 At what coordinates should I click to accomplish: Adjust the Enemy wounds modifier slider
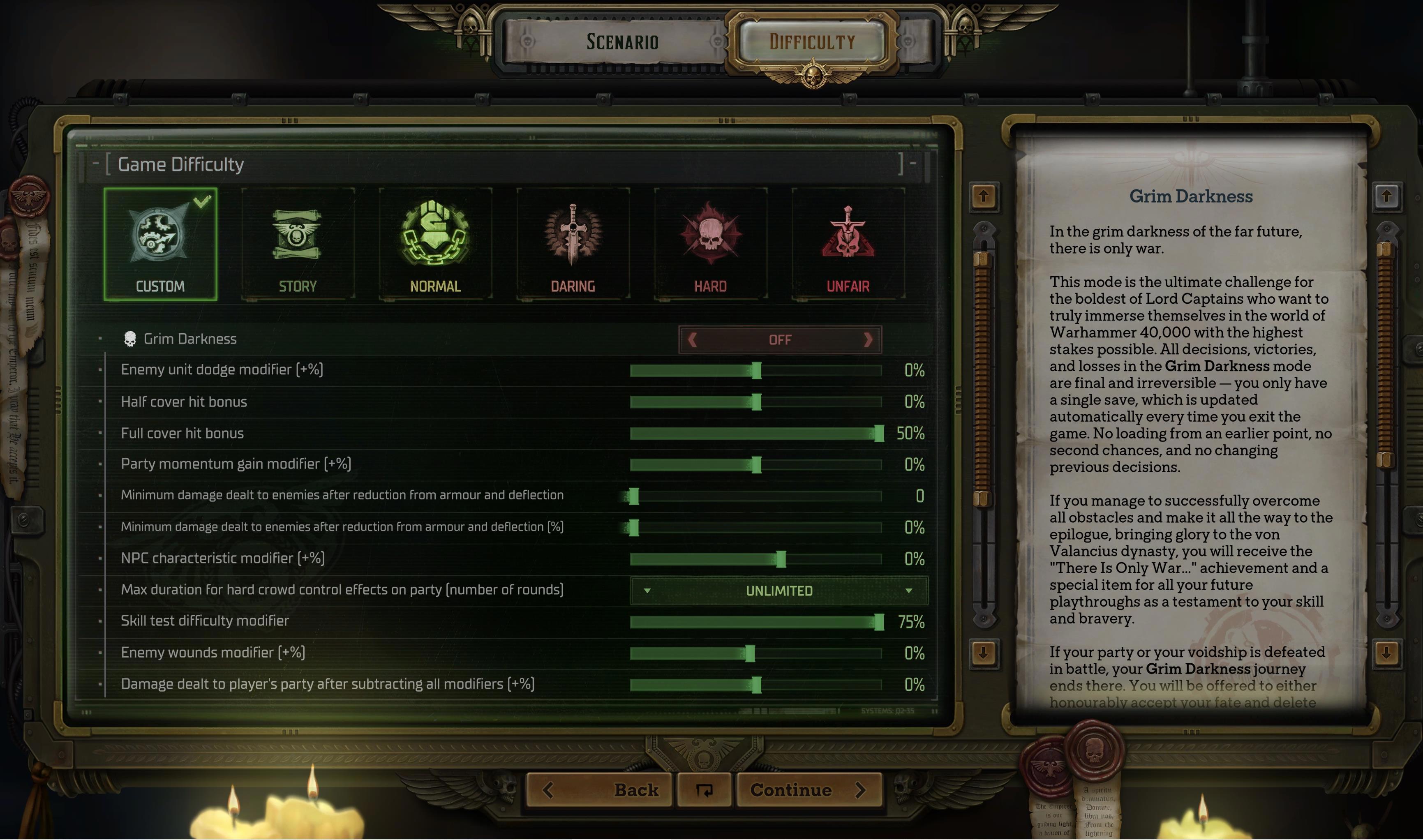click(x=750, y=654)
